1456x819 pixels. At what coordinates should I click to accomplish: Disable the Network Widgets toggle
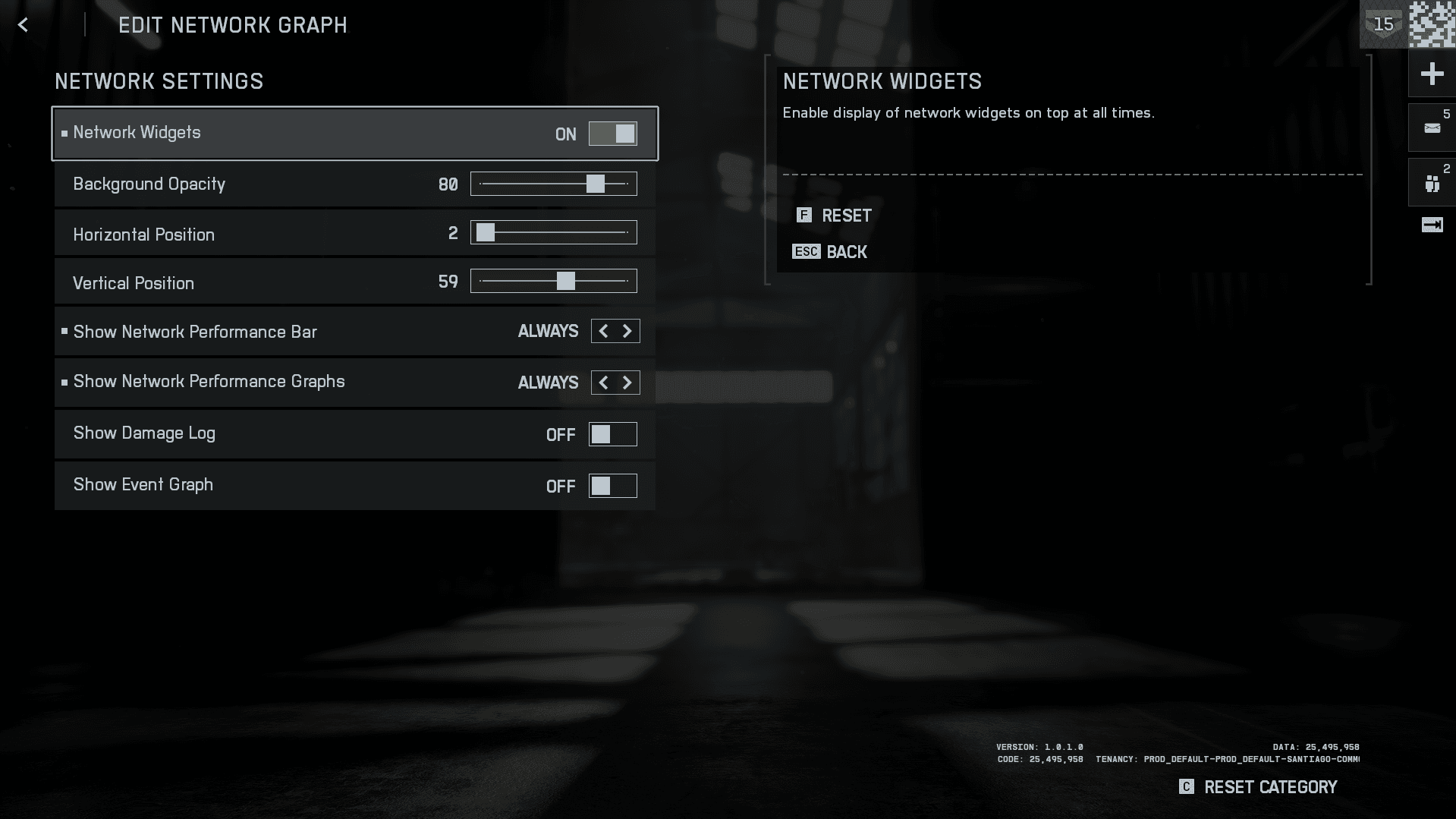pyautogui.click(x=613, y=134)
